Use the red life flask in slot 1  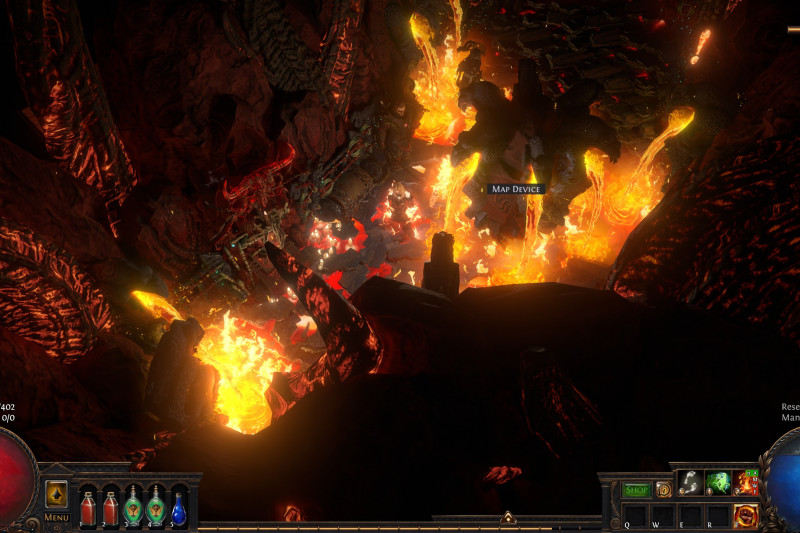click(x=88, y=508)
